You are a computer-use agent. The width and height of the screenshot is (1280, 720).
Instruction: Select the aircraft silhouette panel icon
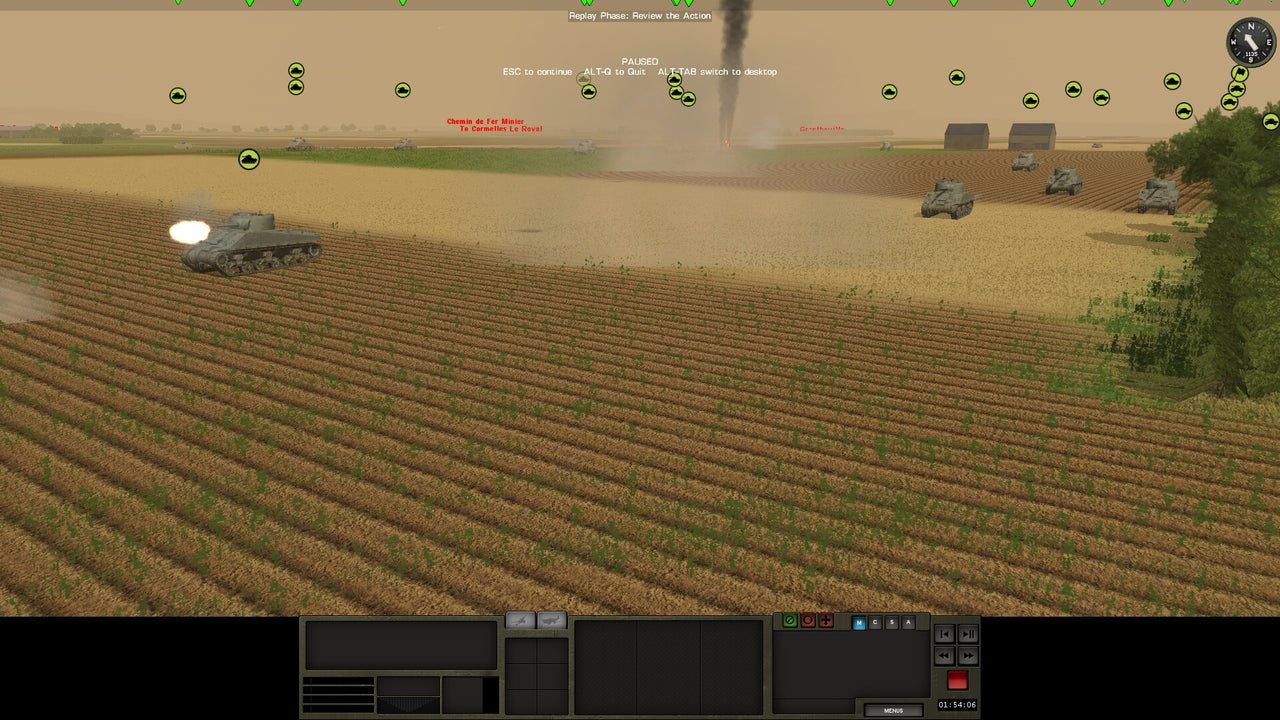point(521,620)
